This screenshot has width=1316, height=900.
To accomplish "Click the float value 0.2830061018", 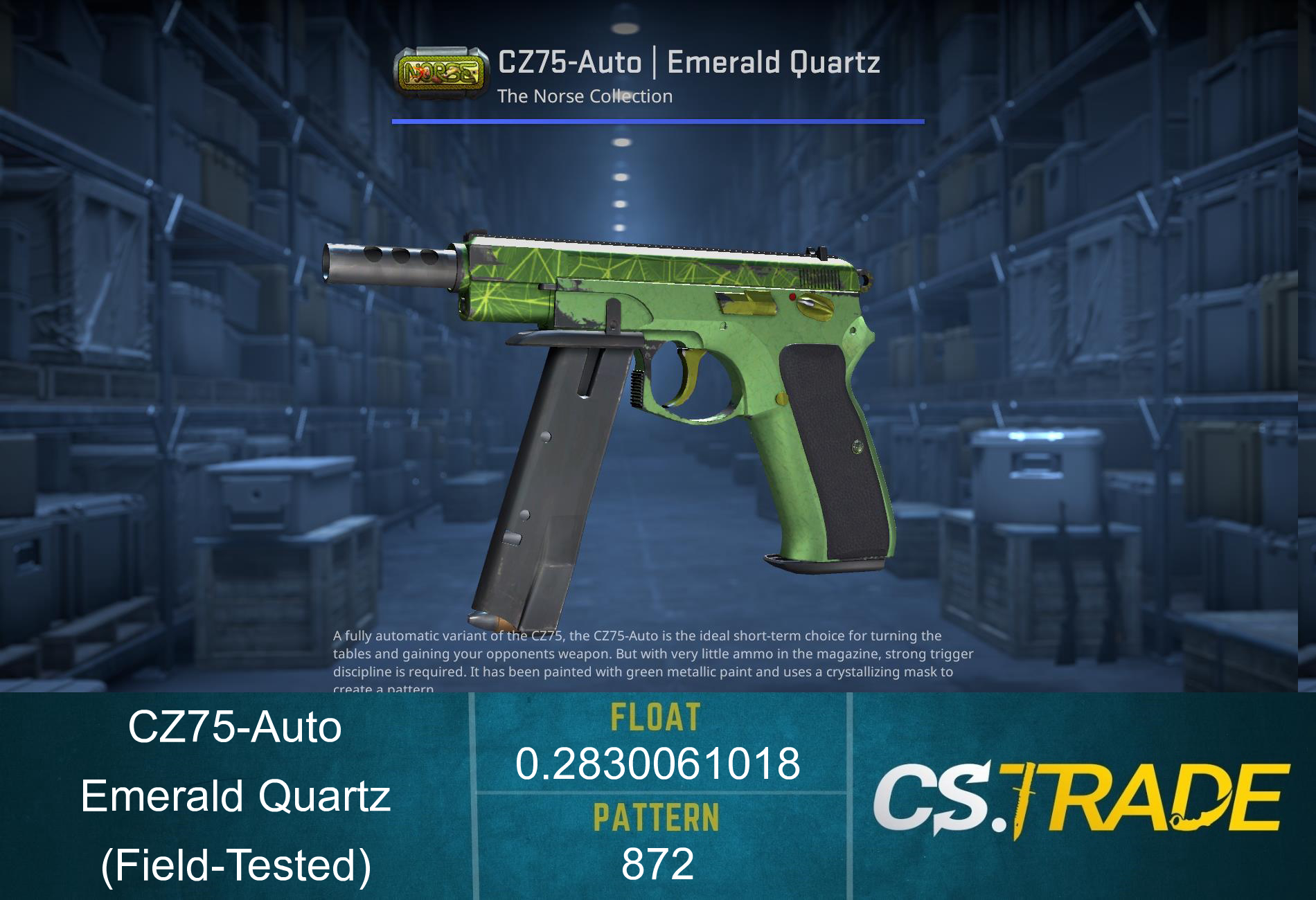I will (658, 765).
